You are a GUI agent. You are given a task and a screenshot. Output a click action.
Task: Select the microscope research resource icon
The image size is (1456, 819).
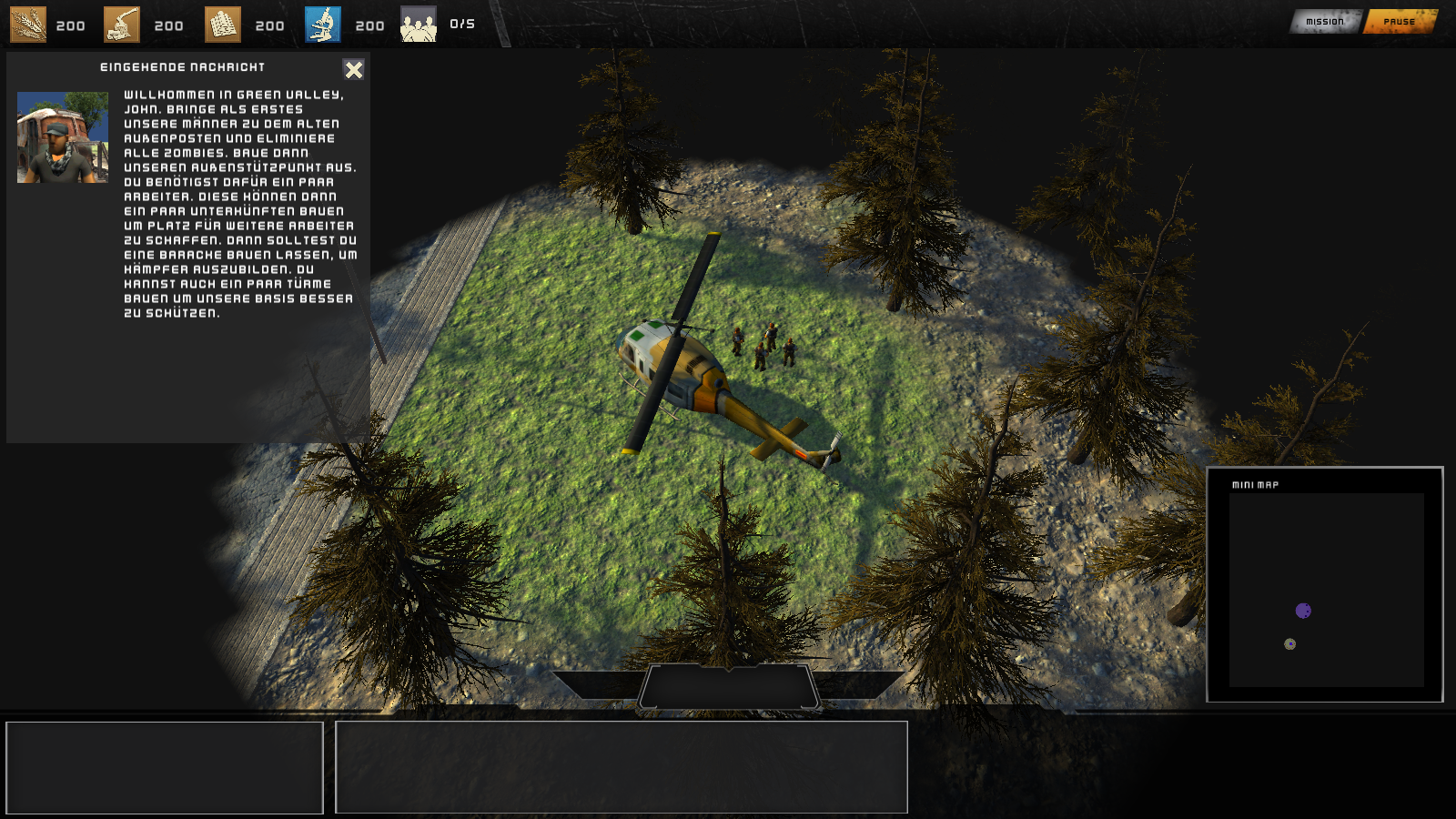click(323, 25)
